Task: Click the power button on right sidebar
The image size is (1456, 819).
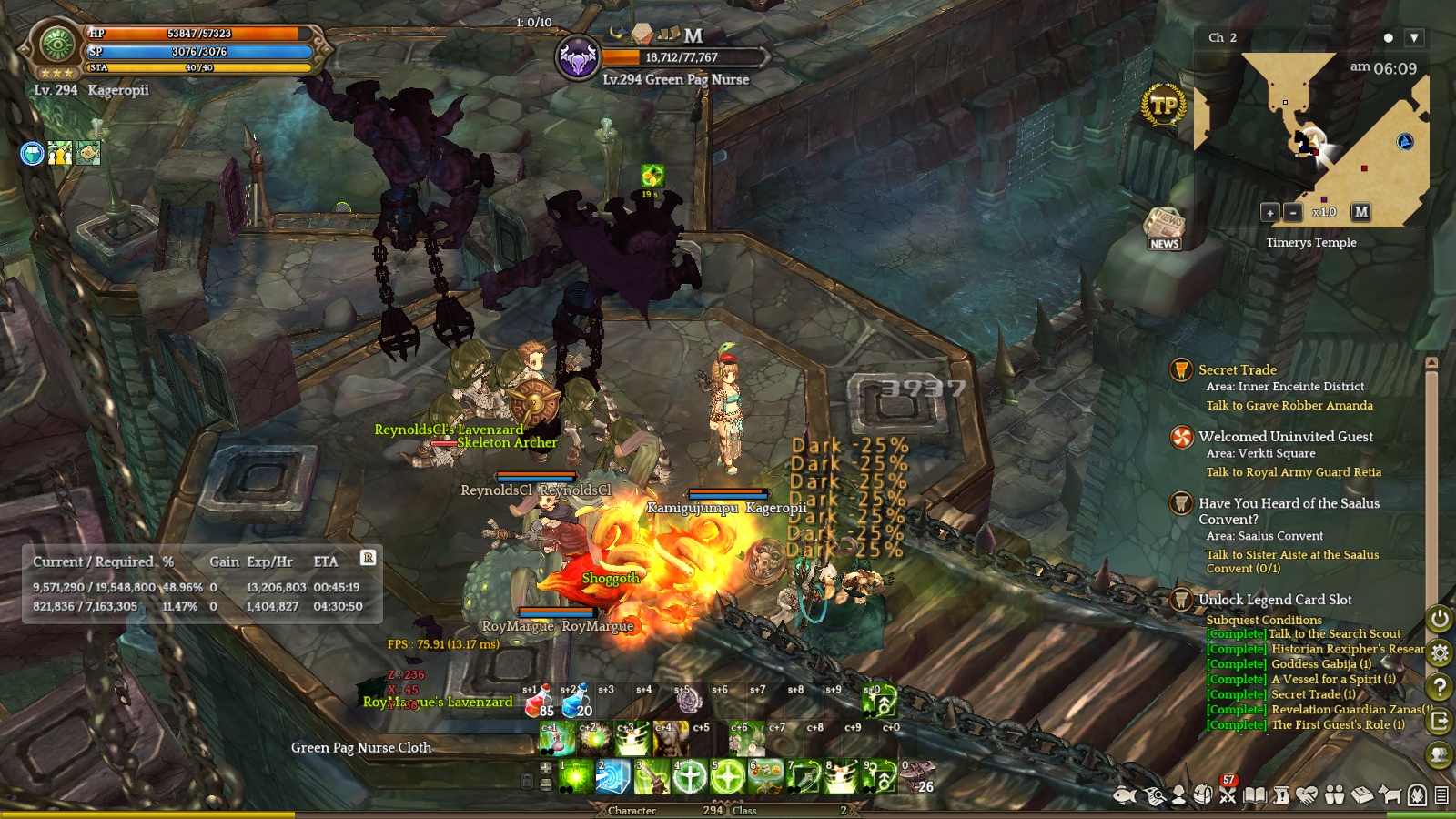Action: coord(1440,619)
